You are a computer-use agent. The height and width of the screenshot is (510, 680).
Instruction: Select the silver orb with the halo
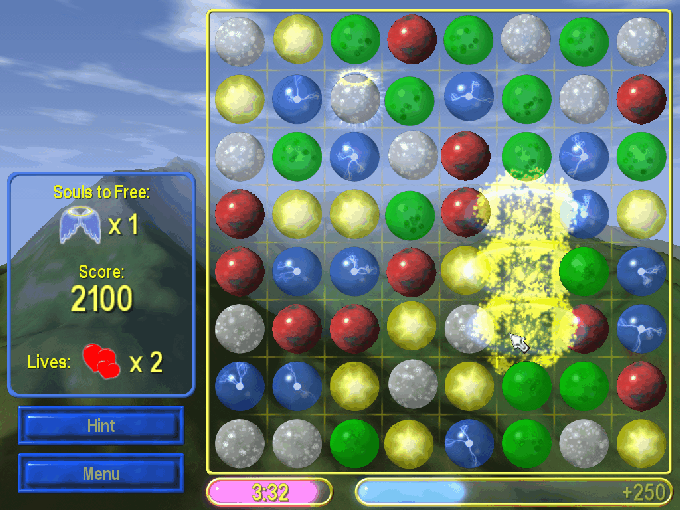354,98
